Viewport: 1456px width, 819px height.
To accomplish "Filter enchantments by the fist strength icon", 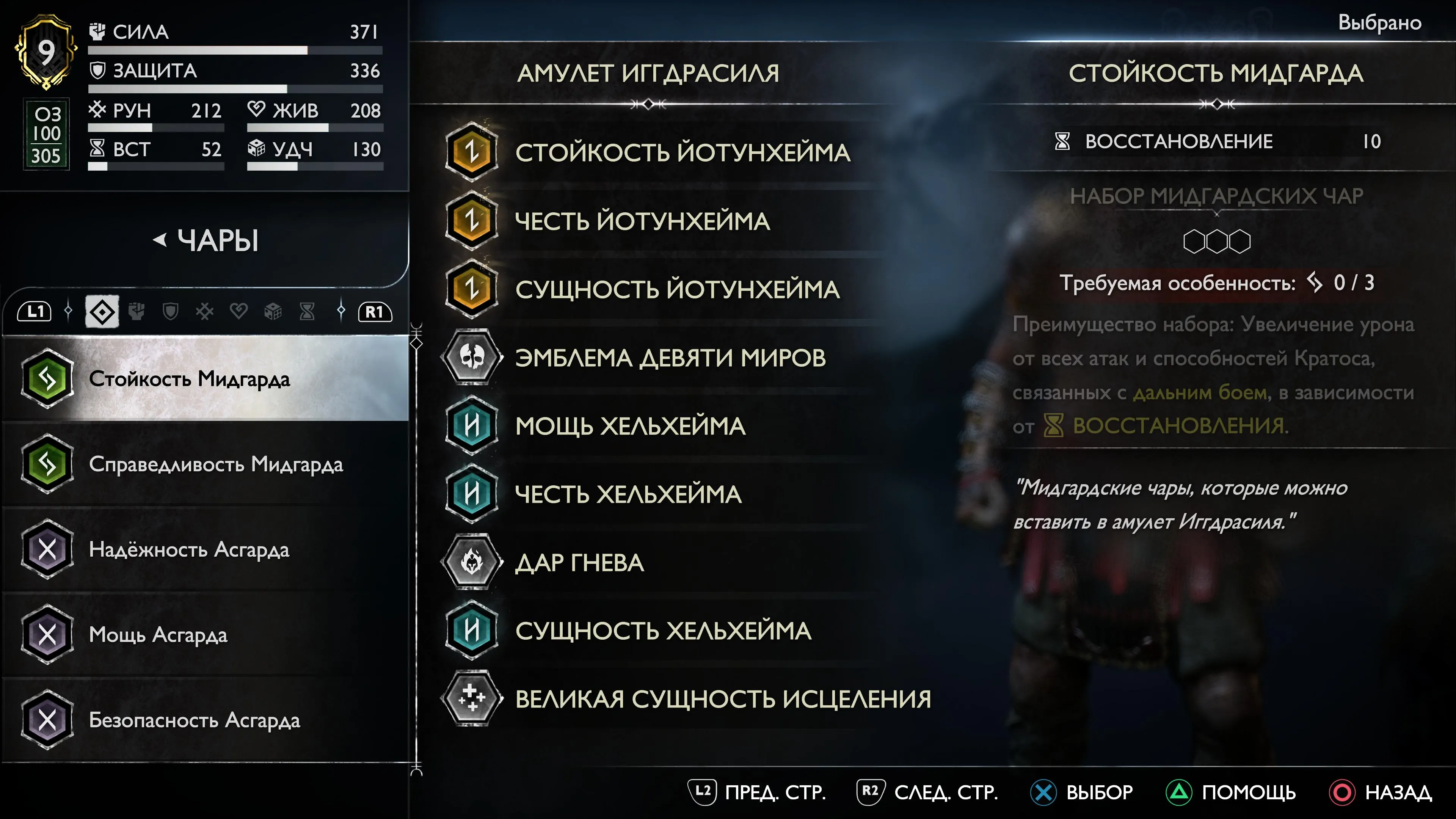I will tap(136, 311).
